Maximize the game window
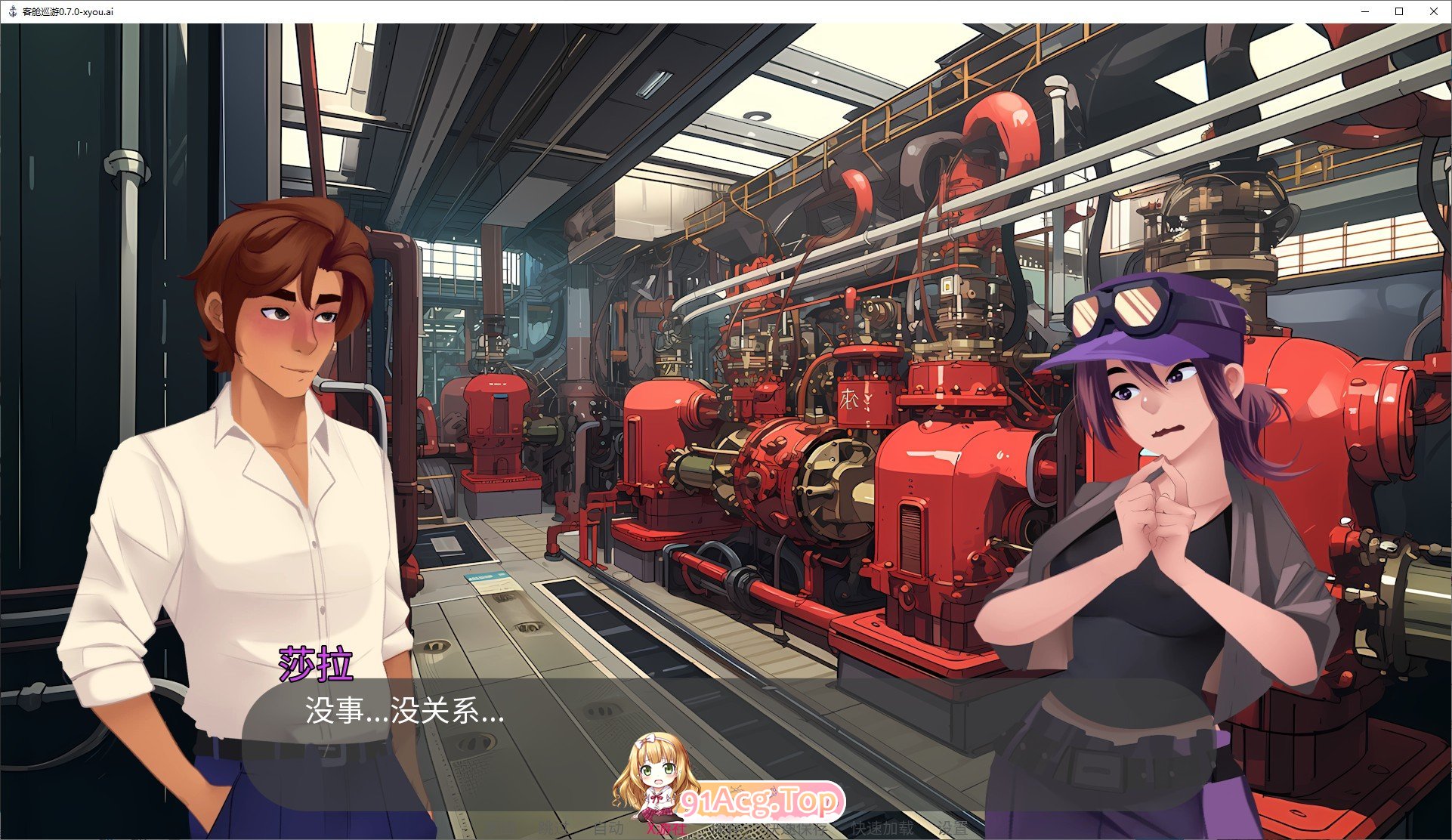 [1399, 11]
